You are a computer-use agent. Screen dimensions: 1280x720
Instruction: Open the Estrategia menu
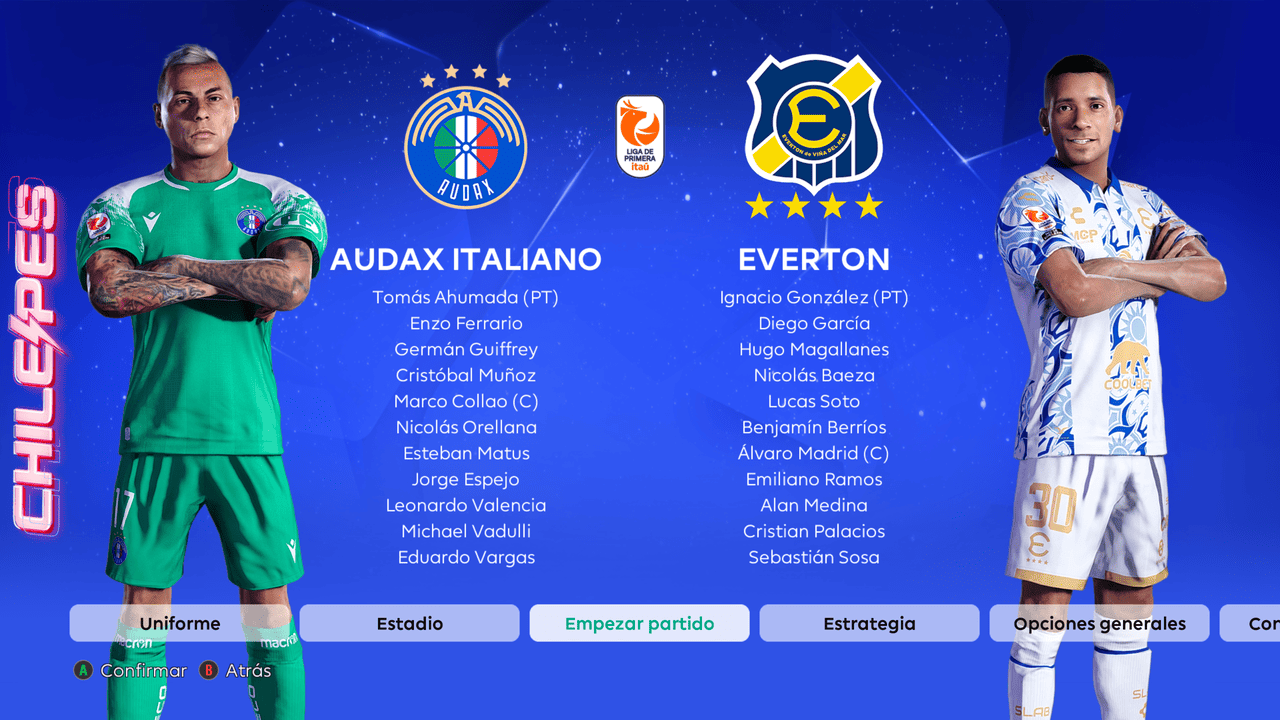click(869, 623)
